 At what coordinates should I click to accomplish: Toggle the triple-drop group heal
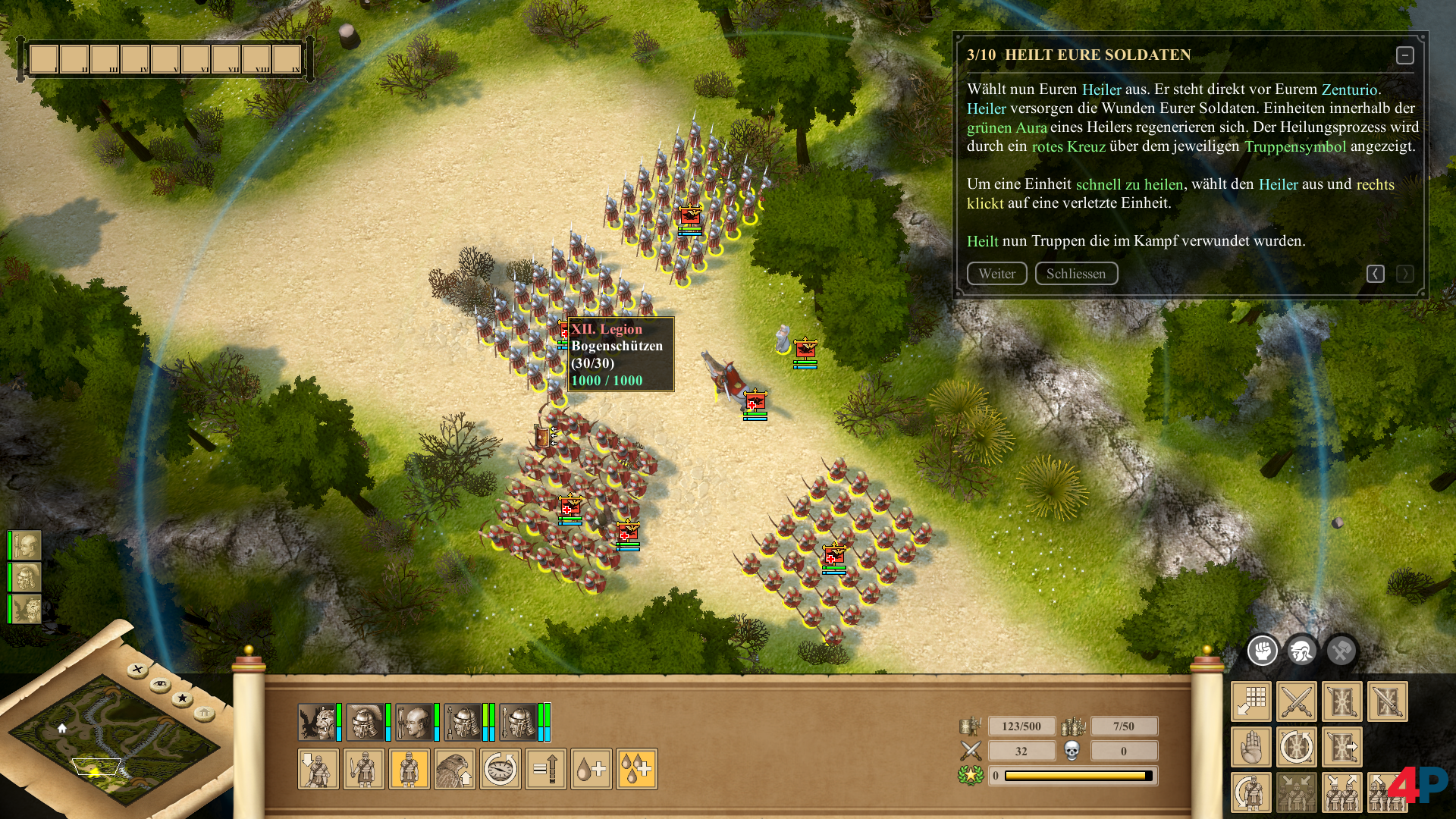637,769
